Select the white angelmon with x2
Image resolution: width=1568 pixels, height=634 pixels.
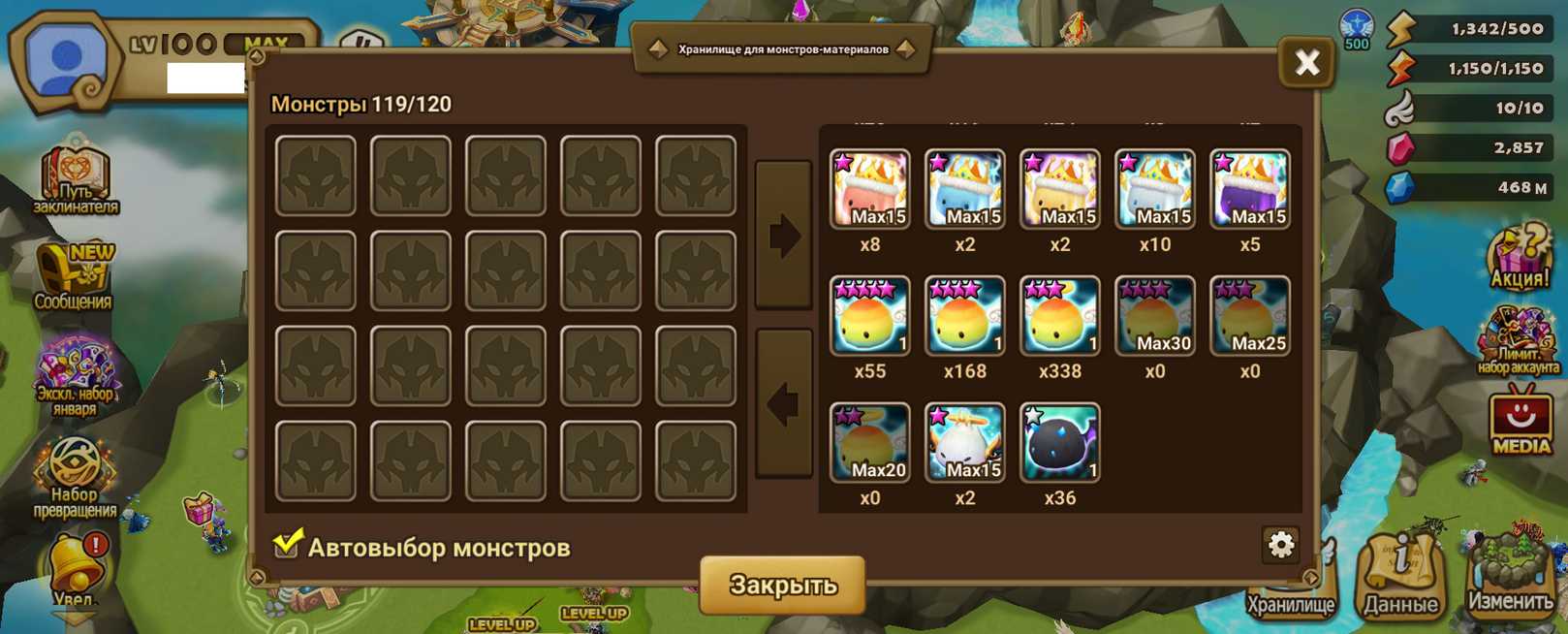[x=964, y=443]
